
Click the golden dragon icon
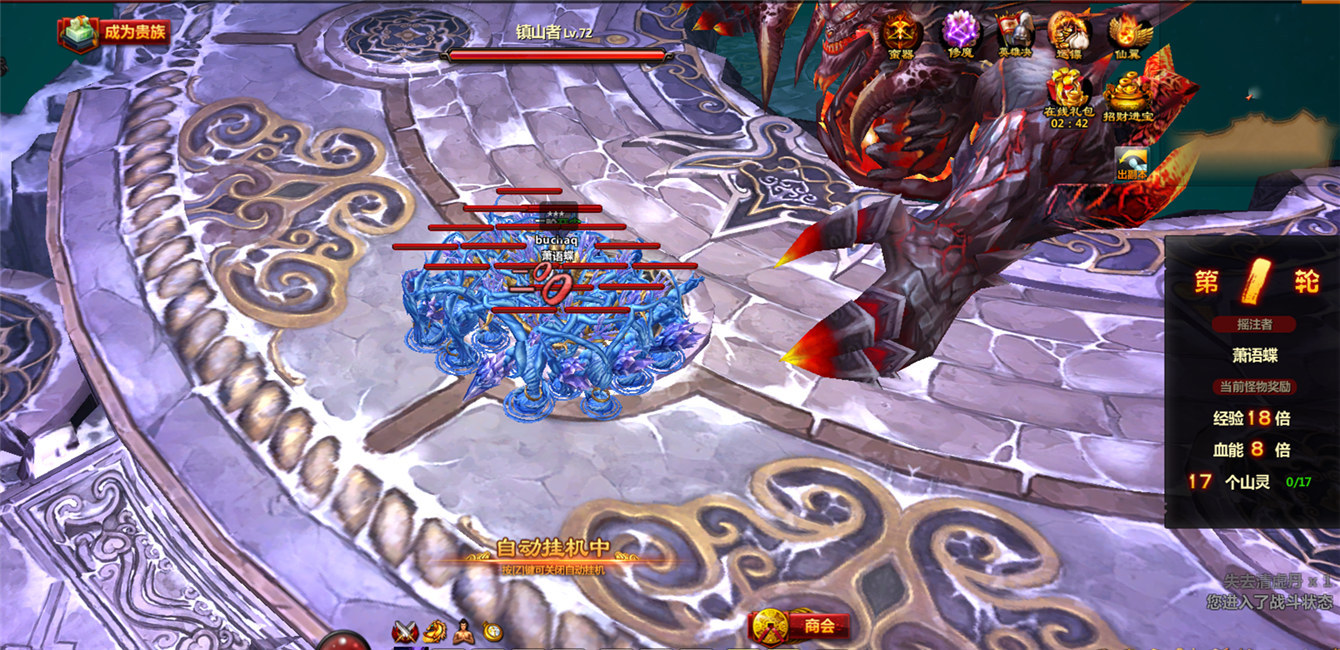434,631
